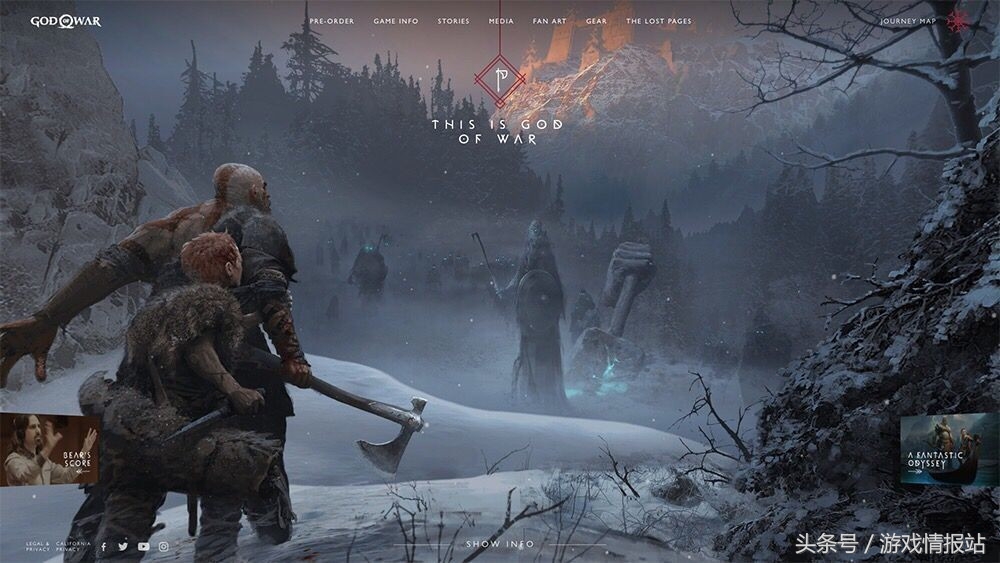
Task: Open the Legal & Privacy link
Action: [x=38, y=546]
